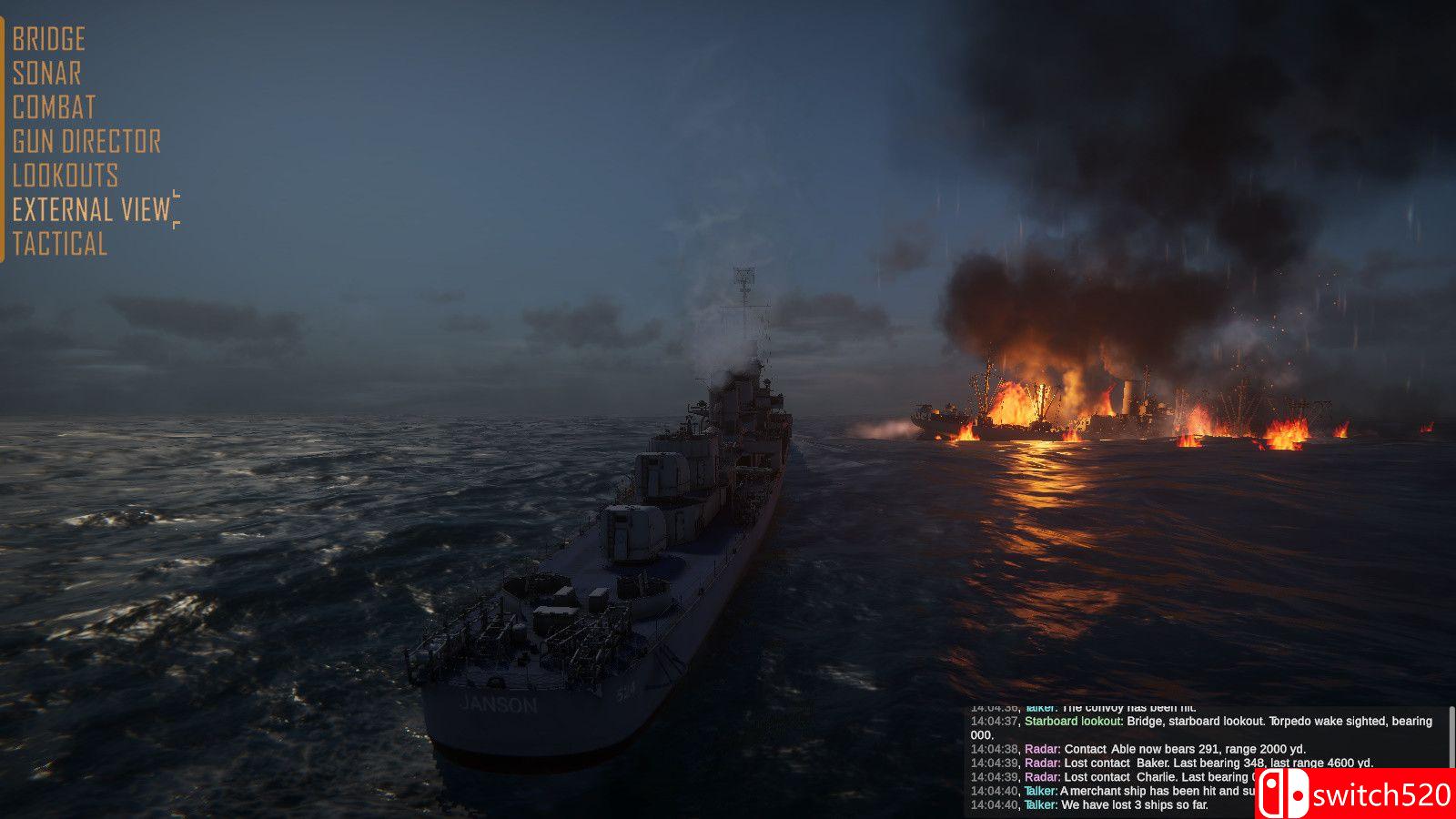Switch to the Bridge station

(x=49, y=39)
